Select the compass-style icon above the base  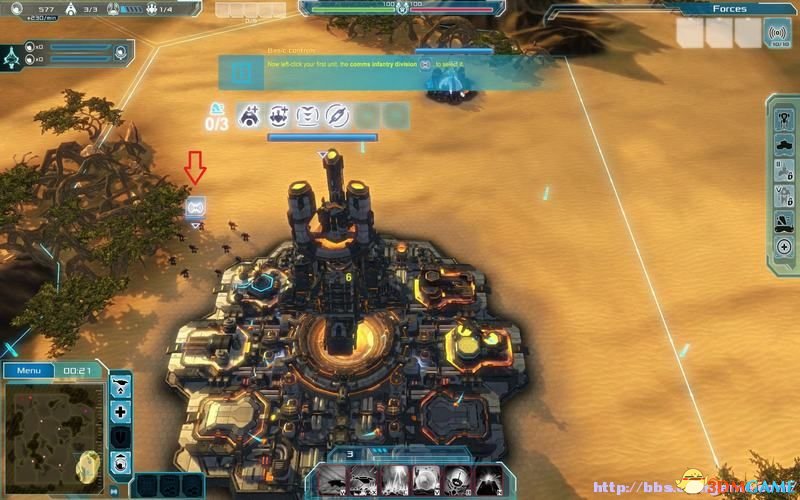click(x=337, y=116)
